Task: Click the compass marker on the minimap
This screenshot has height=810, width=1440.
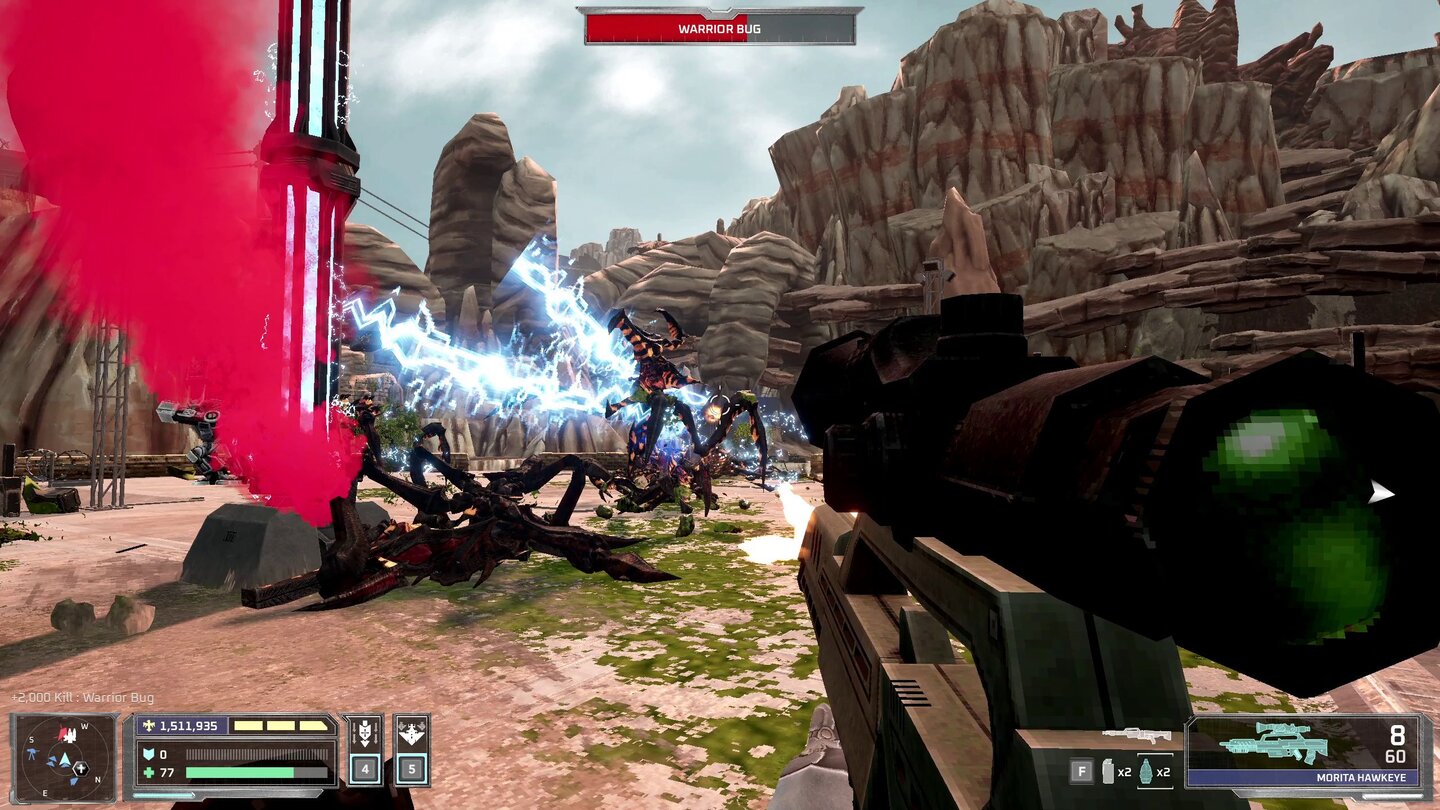Action: (x=80, y=768)
